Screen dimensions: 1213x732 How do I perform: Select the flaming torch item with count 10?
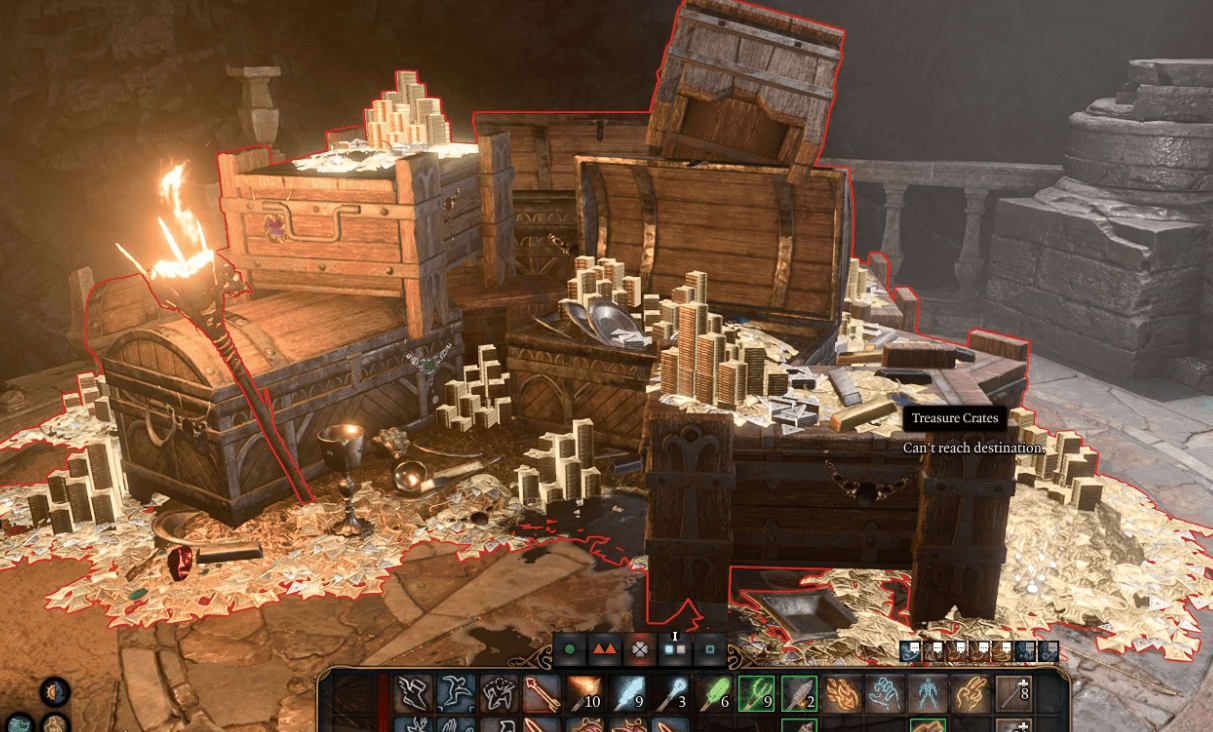click(584, 693)
